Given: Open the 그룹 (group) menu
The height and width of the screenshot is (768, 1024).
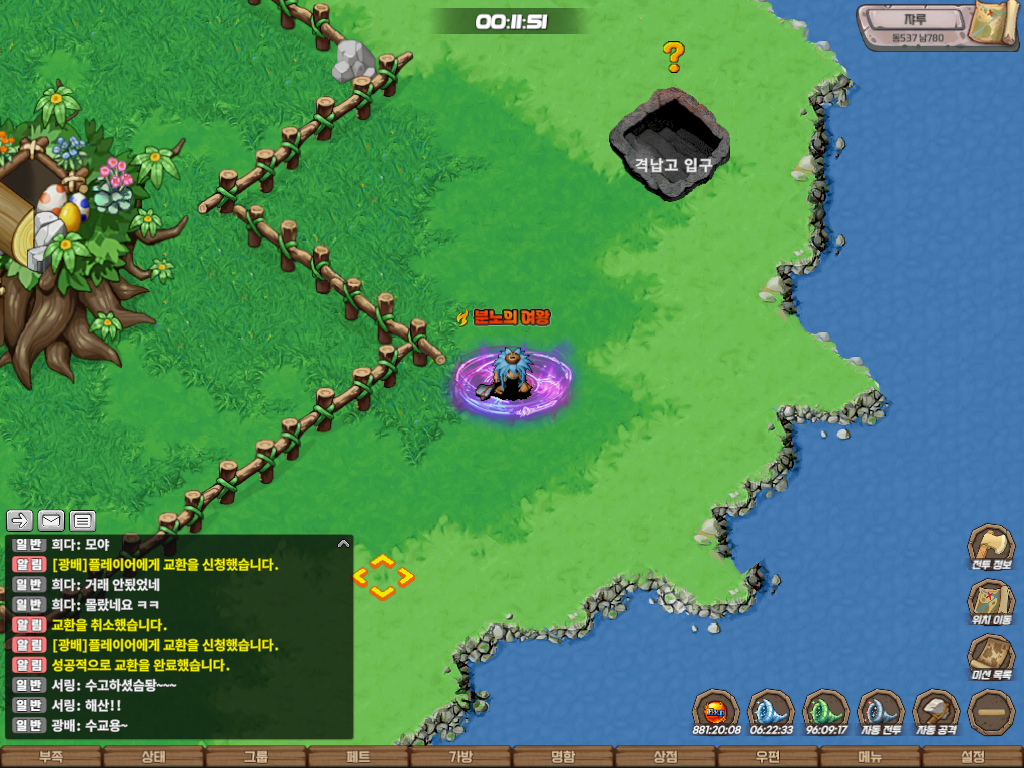Looking at the screenshot, I should tap(255, 757).
